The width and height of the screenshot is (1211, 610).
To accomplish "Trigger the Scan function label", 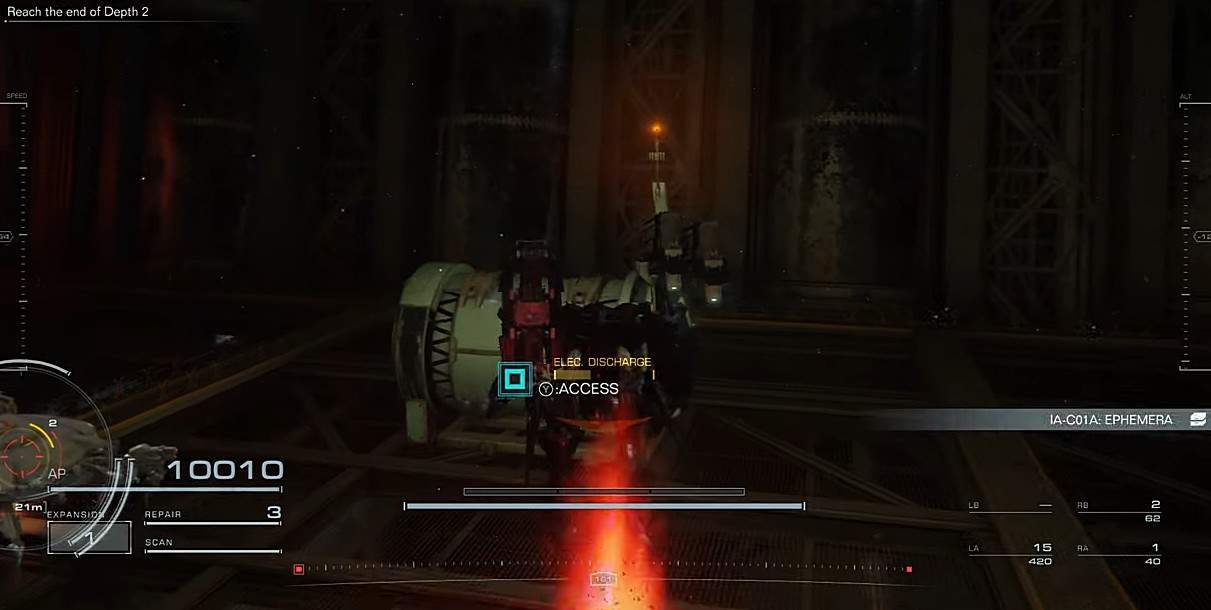I will click(x=160, y=543).
